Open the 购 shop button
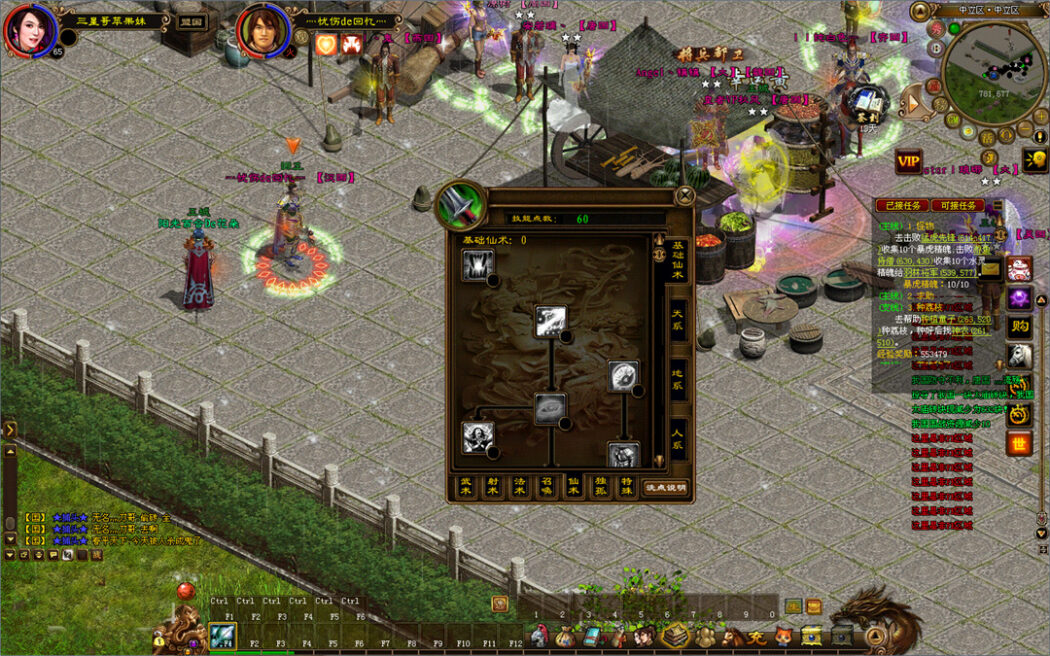Screen dimensions: 1050x656 pyautogui.click(x=1019, y=326)
